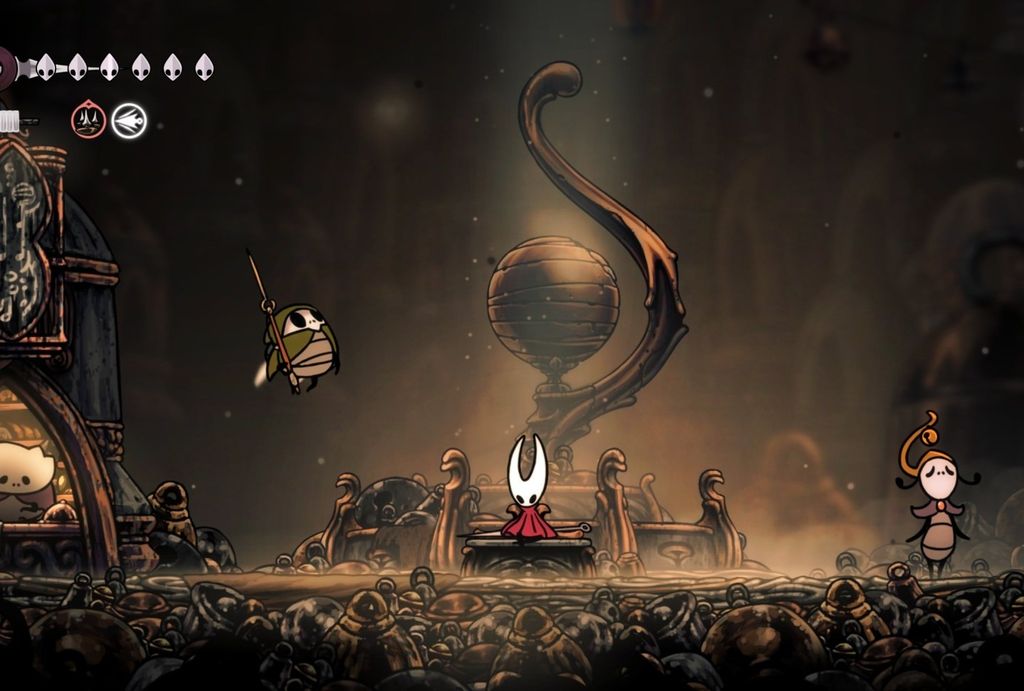
Task: Select the red-ringed spike trap tool icon
Action: pyautogui.click(x=88, y=121)
